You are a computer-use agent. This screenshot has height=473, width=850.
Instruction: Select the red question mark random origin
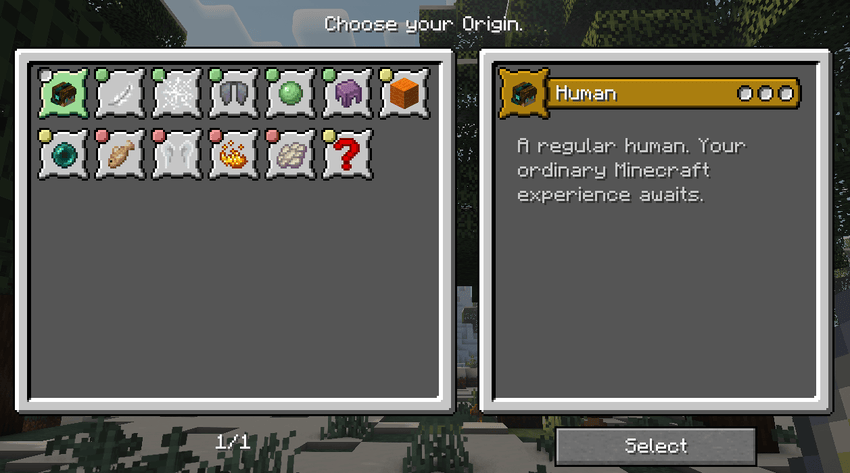point(348,155)
